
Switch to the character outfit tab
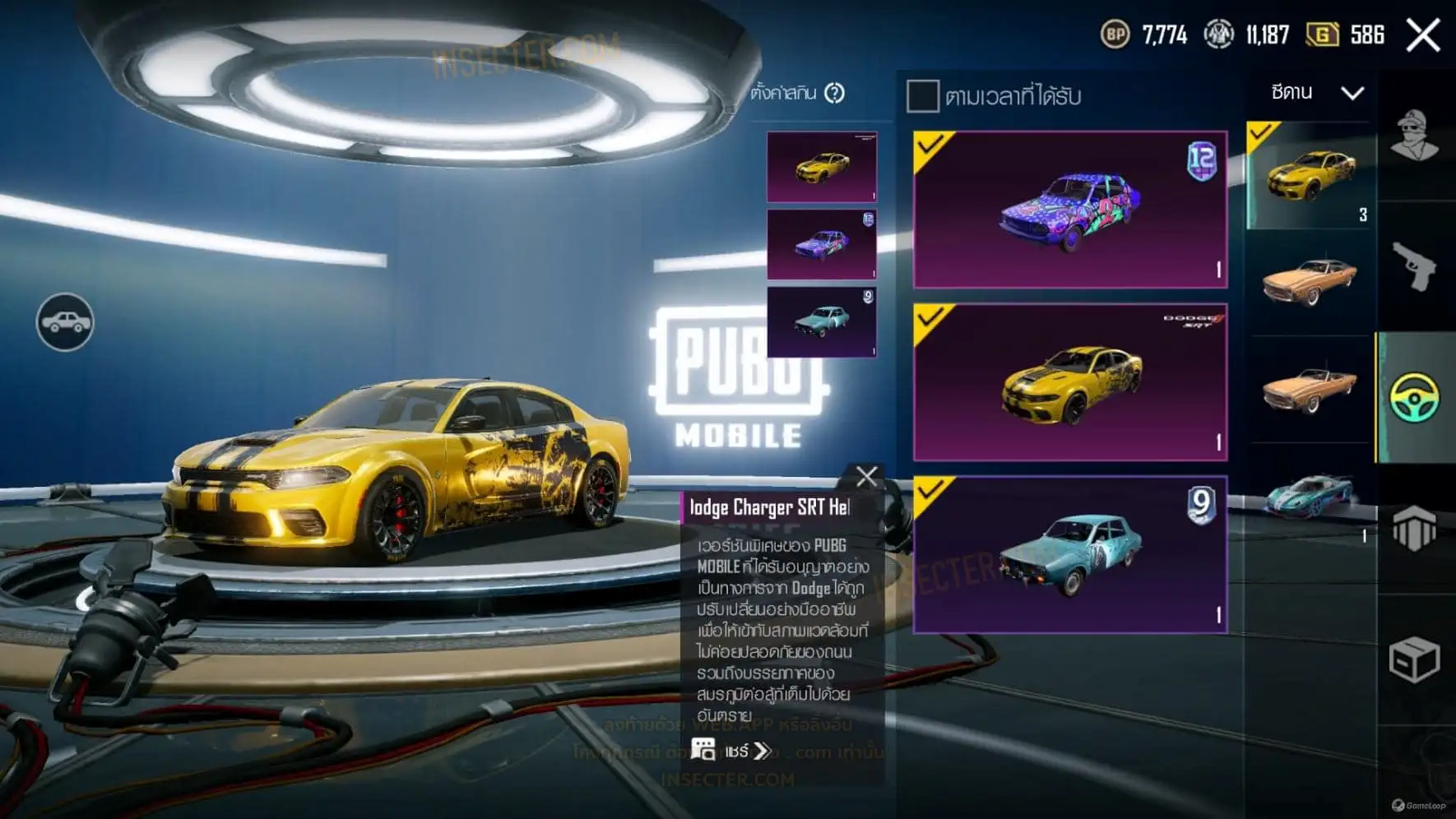[x=1415, y=136]
